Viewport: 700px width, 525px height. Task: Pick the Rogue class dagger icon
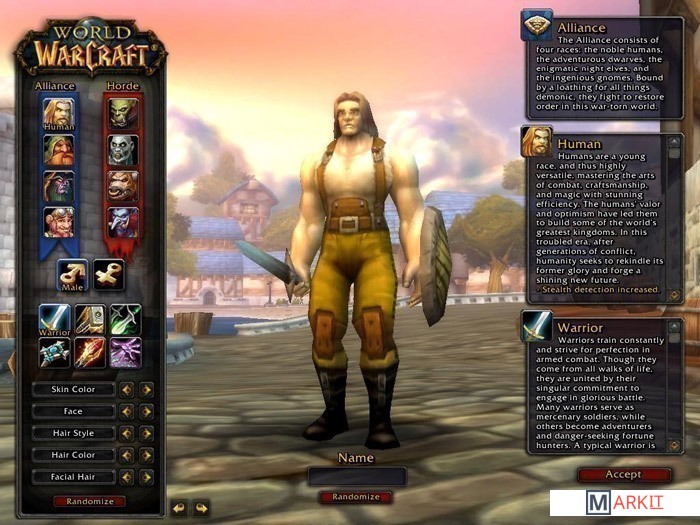point(126,319)
